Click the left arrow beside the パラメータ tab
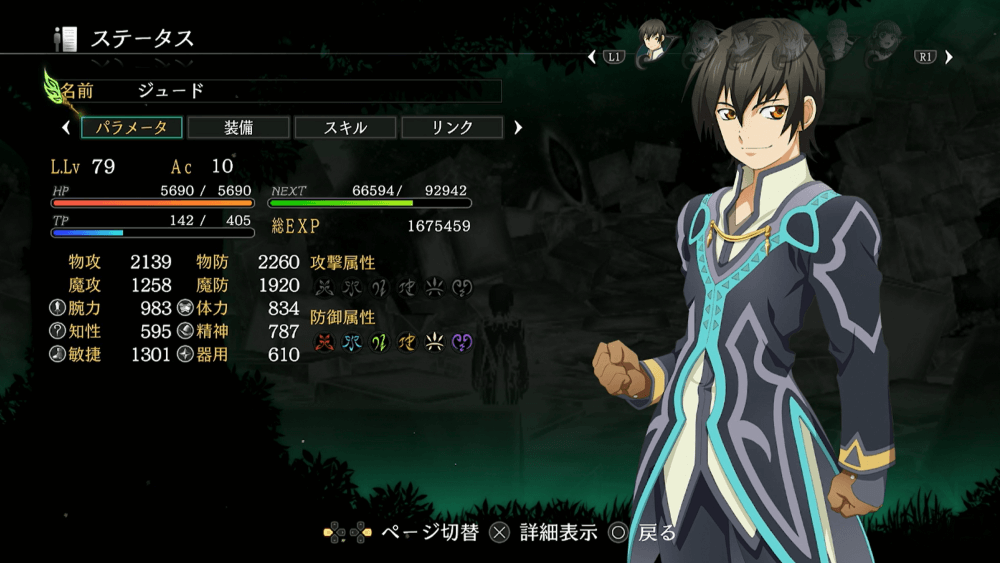Screen dimensions: 1000x563 tap(66, 128)
